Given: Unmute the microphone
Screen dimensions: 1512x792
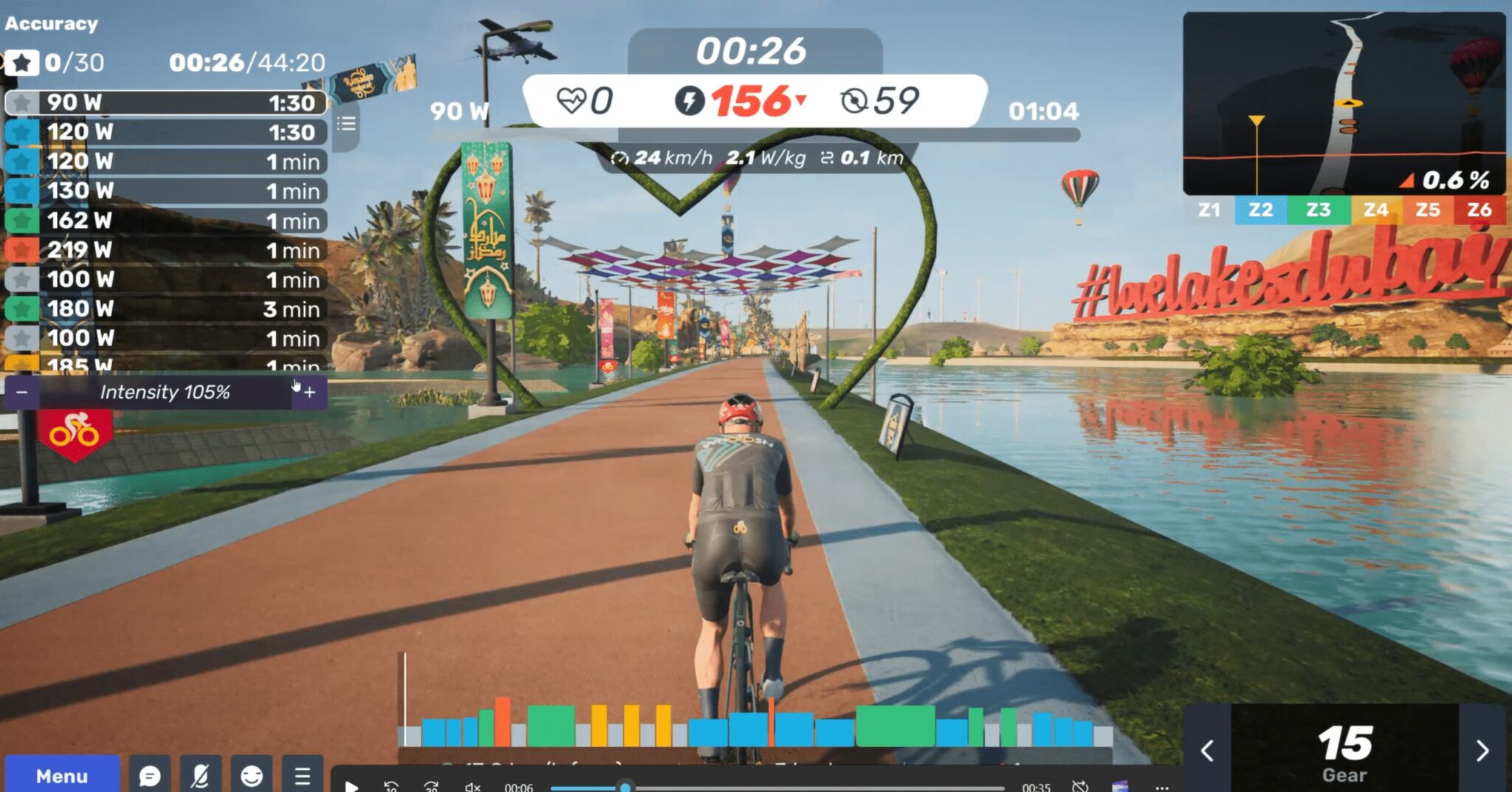Looking at the screenshot, I should coord(201,775).
